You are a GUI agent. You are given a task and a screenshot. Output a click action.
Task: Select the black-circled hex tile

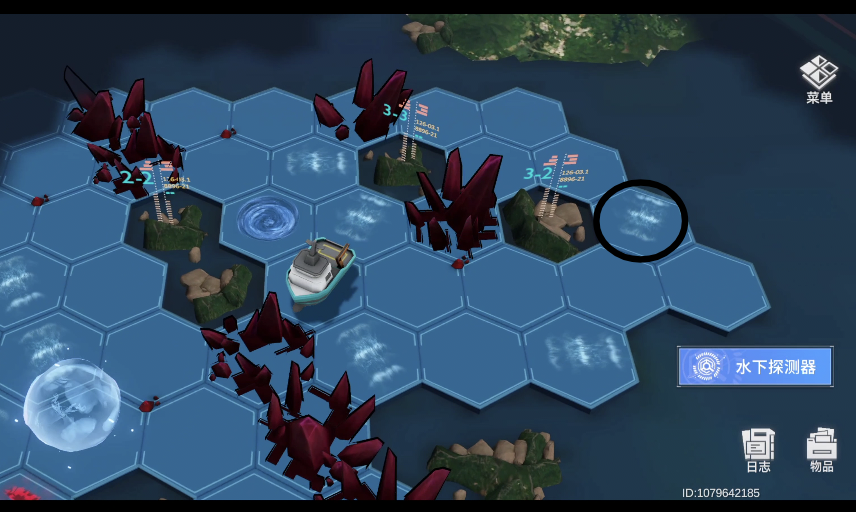640,220
